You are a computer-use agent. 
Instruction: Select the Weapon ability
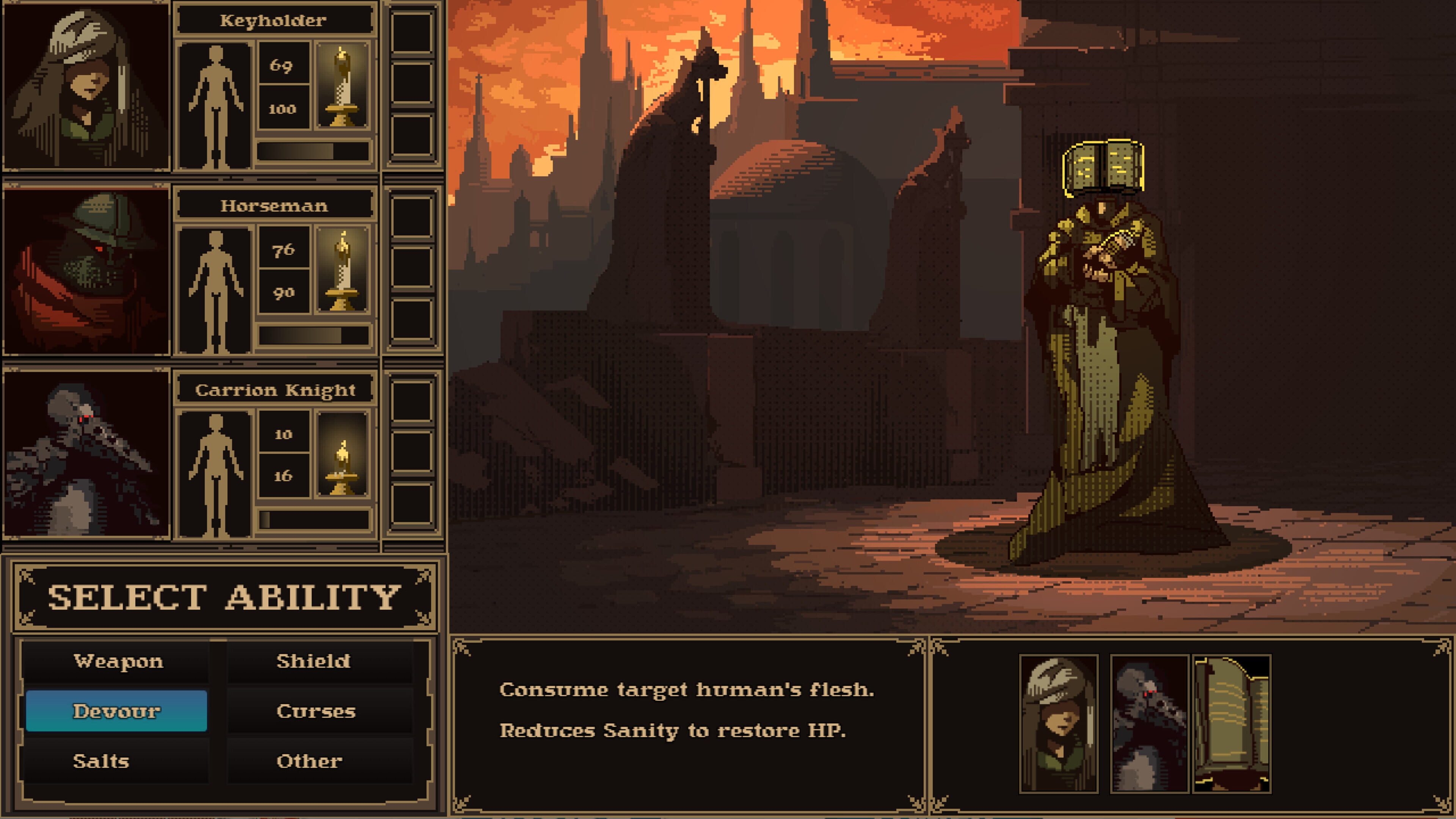pyautogui.click(x=117, y=661)
